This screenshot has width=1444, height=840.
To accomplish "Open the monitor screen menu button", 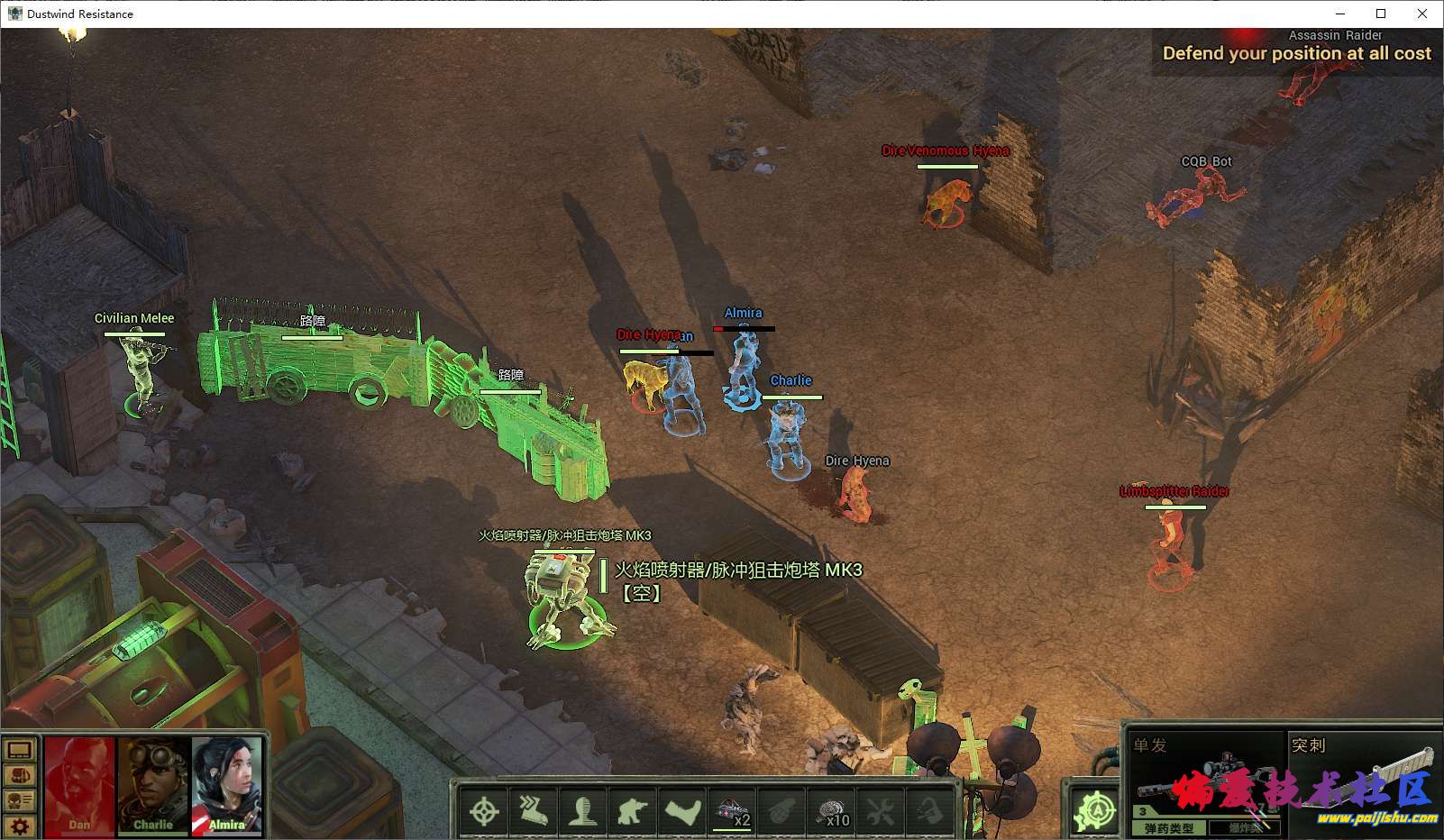I will 20,750.
